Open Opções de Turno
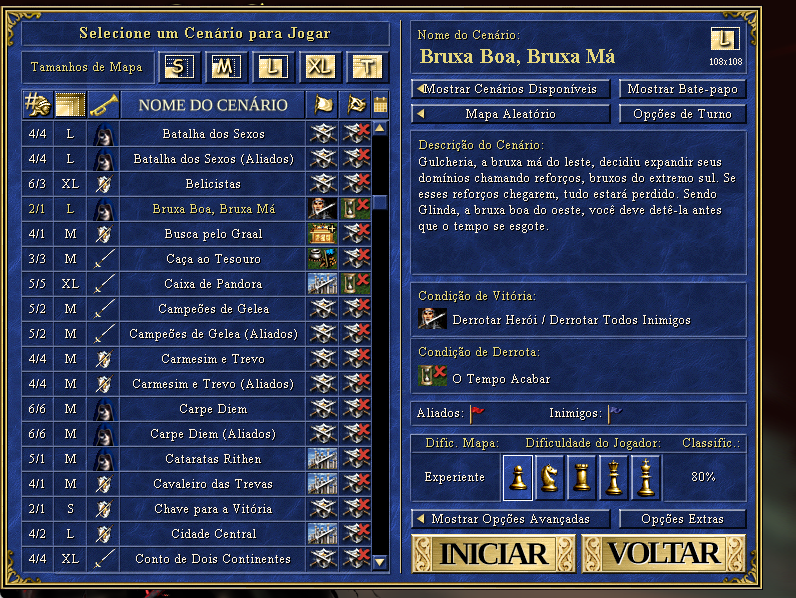This screenshot has width=796, height=598. coord(682,114)
